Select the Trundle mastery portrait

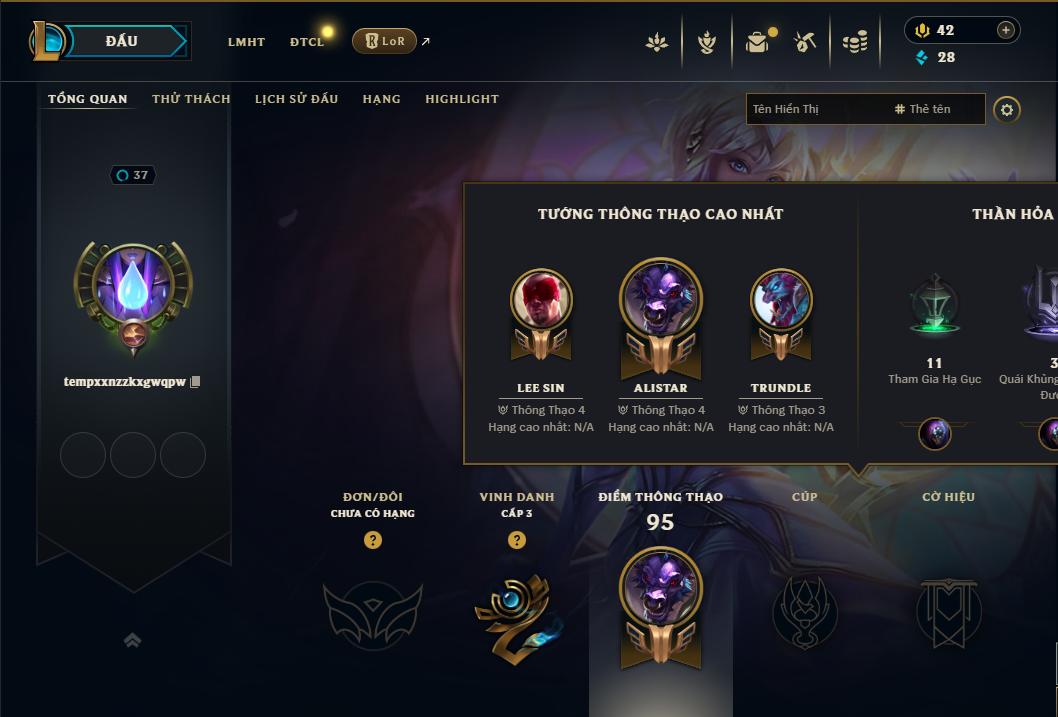click(781, 300)
